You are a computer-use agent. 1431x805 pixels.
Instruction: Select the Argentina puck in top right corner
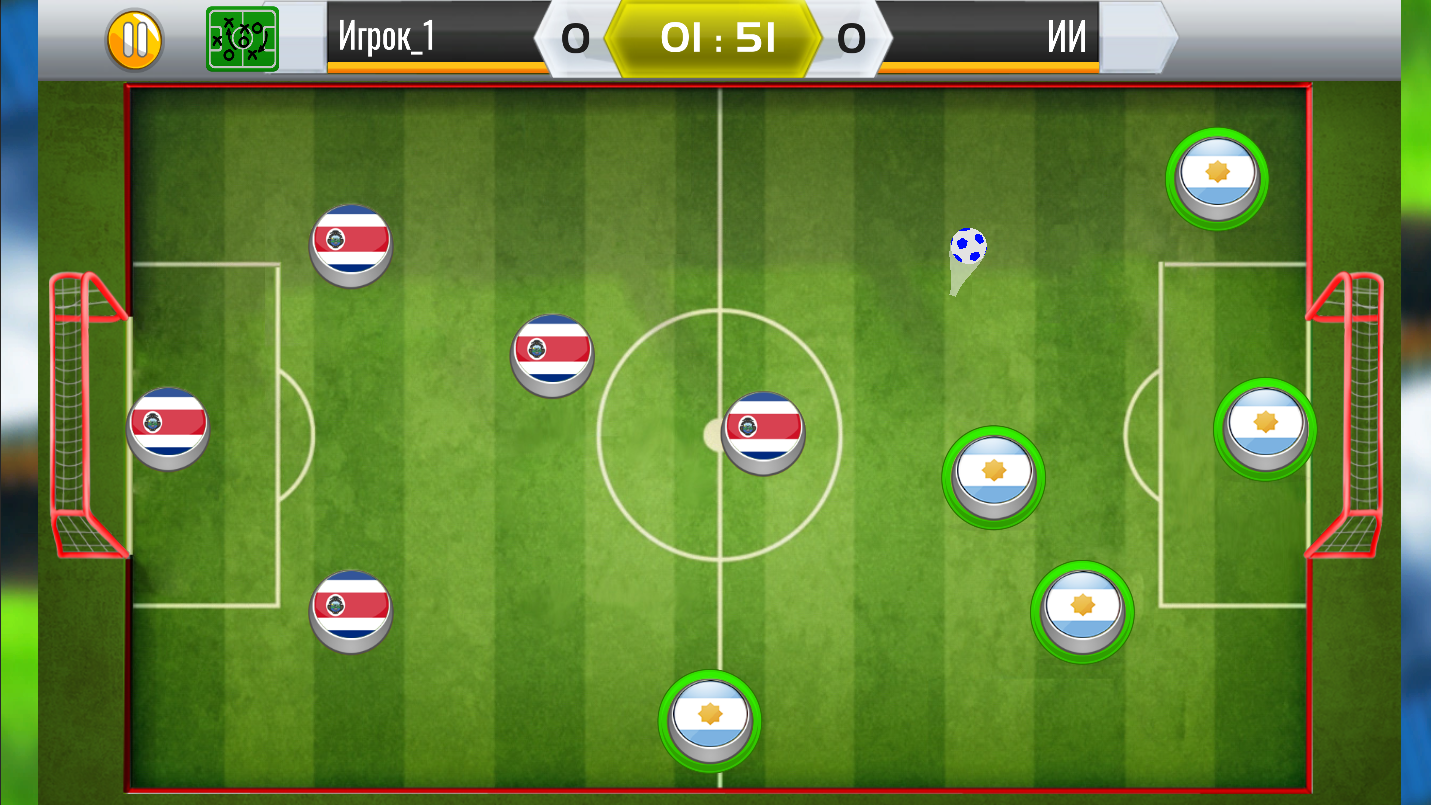pyautogui.click(x=1216, y=179)
